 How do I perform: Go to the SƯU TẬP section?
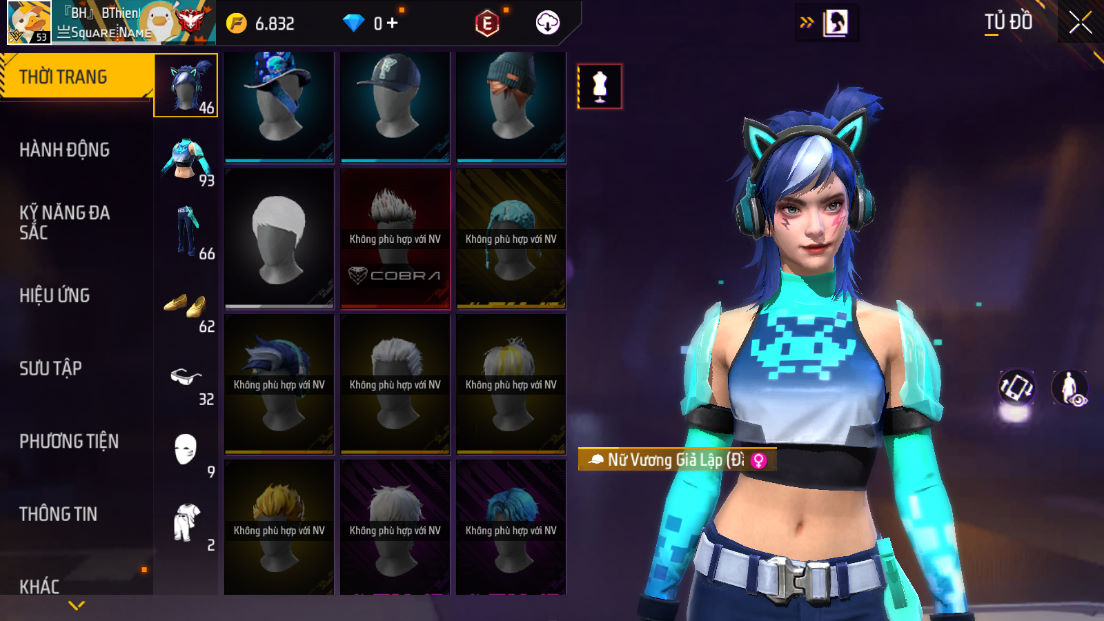pyautogui.click(x=51, y=369)
